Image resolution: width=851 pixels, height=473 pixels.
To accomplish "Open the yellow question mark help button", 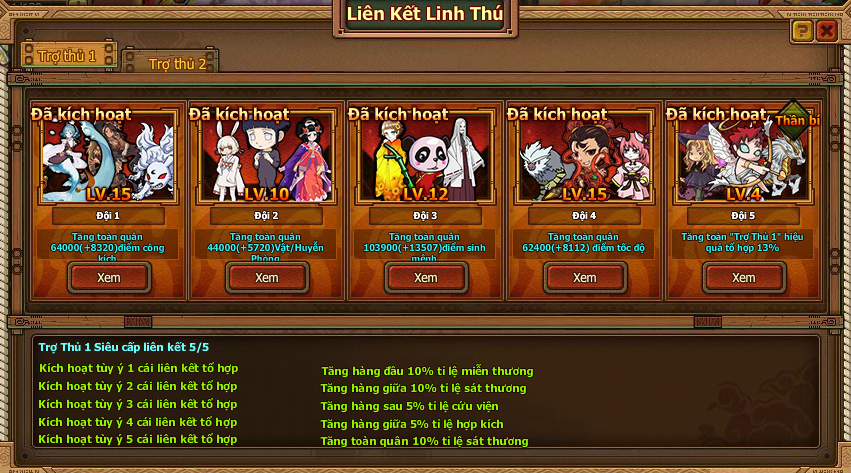I will click(802, 31).
